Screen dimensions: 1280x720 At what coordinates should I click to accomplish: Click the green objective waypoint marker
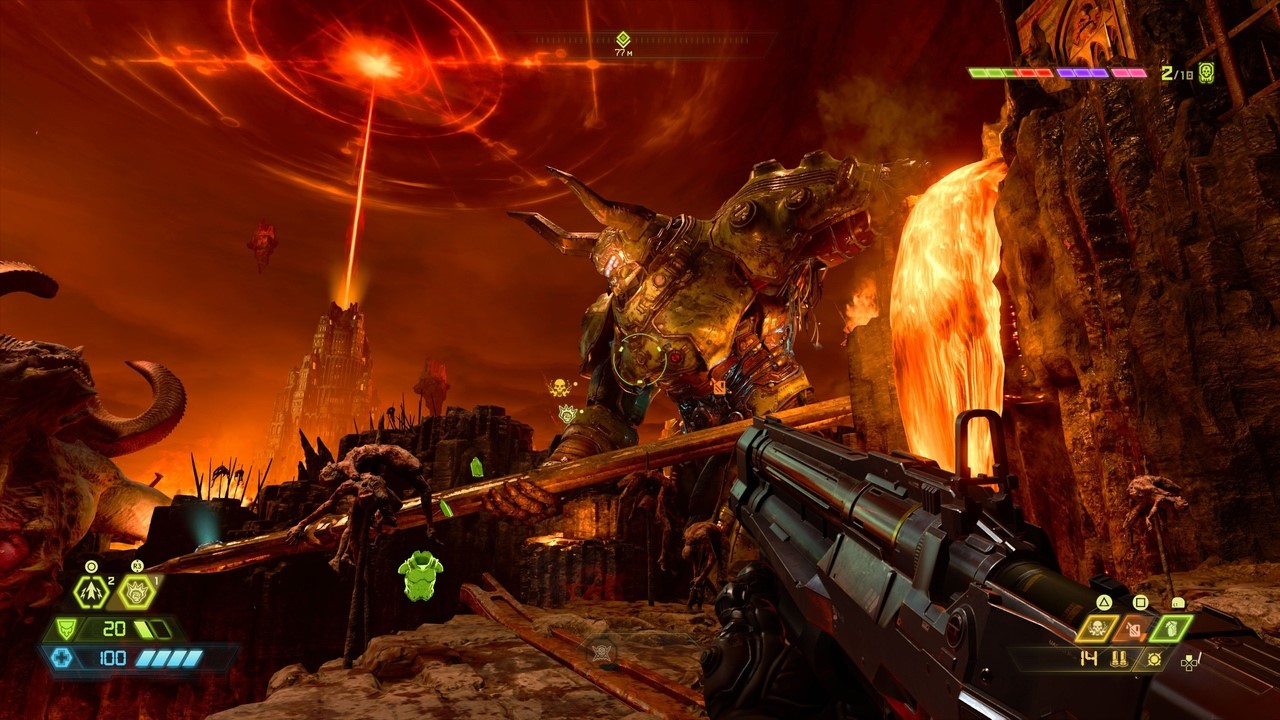623,38
